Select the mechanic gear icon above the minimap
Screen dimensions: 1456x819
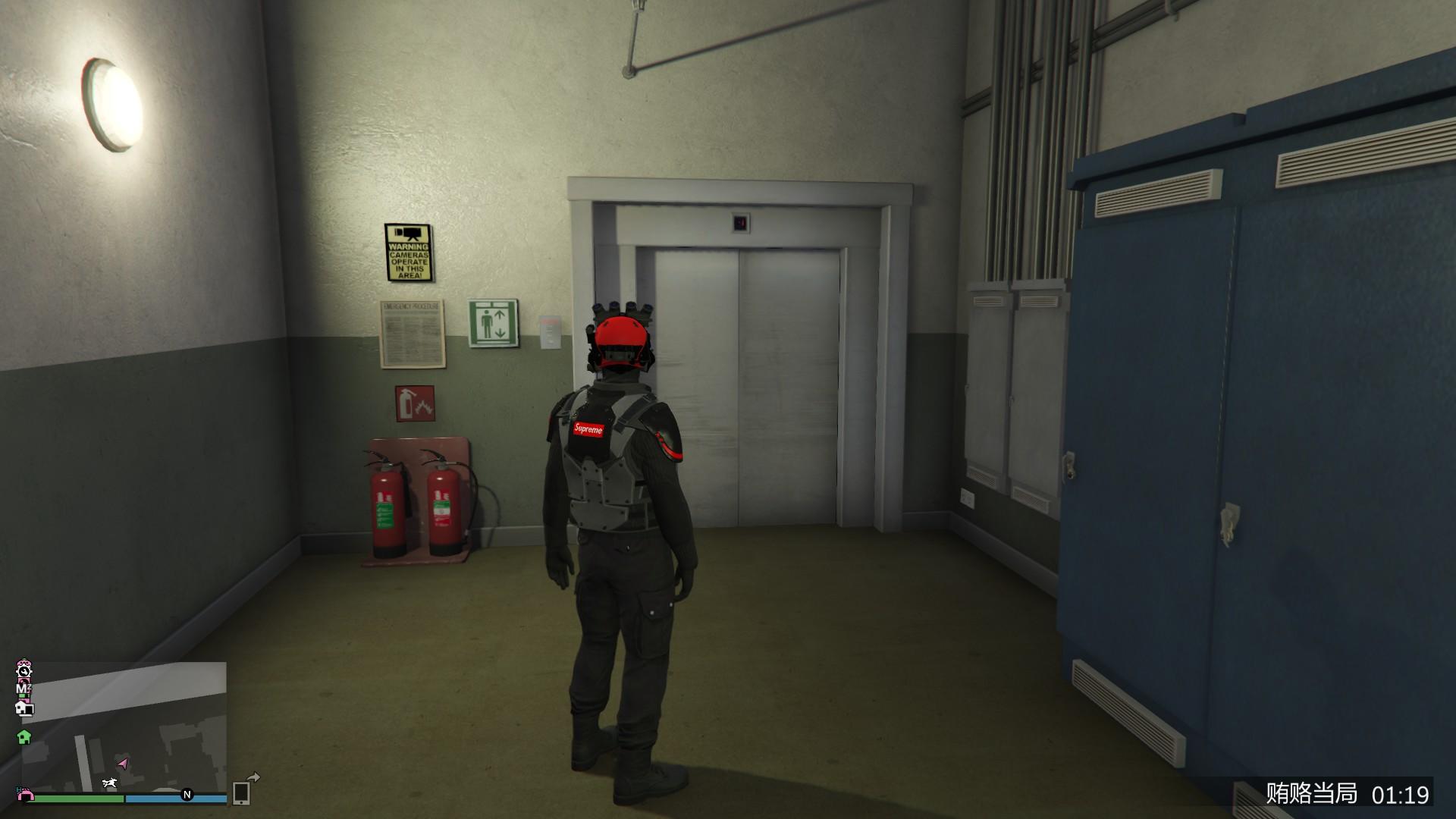pos(24,672)
